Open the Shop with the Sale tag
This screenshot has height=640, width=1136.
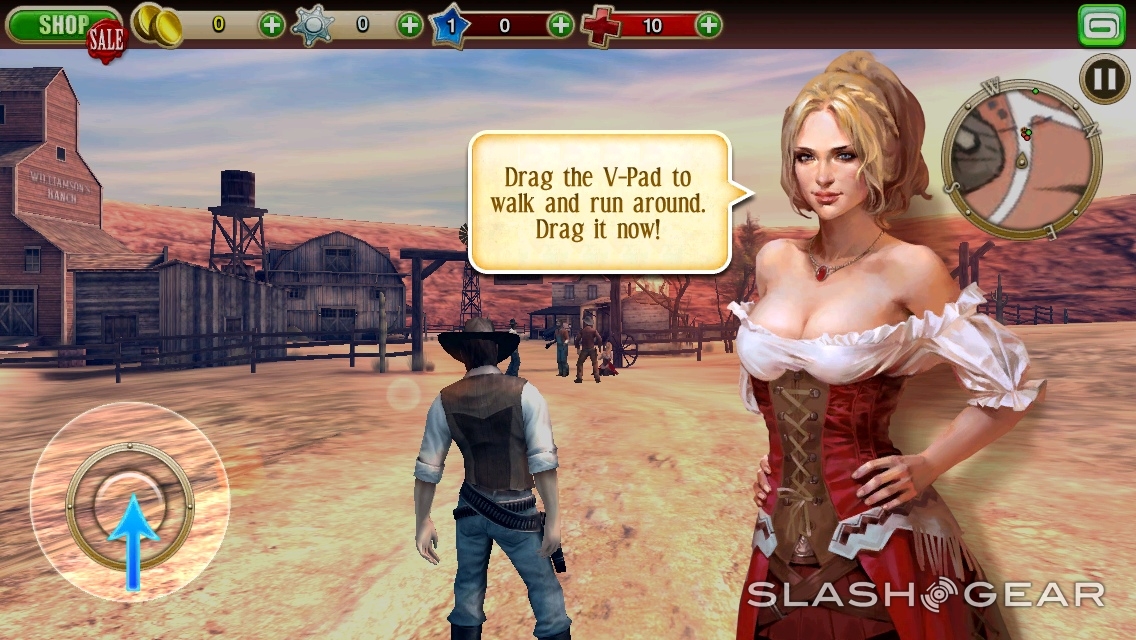click(62, 25)
